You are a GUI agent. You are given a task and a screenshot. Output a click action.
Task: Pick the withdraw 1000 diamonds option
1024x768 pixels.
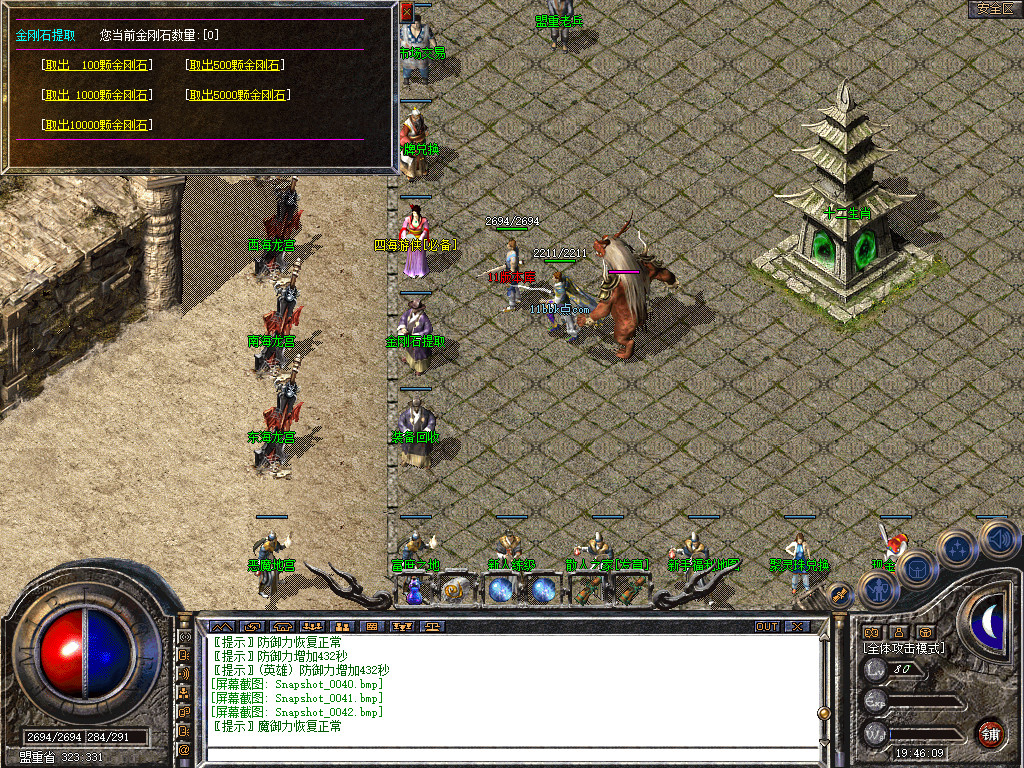click(x=97, y=95)
